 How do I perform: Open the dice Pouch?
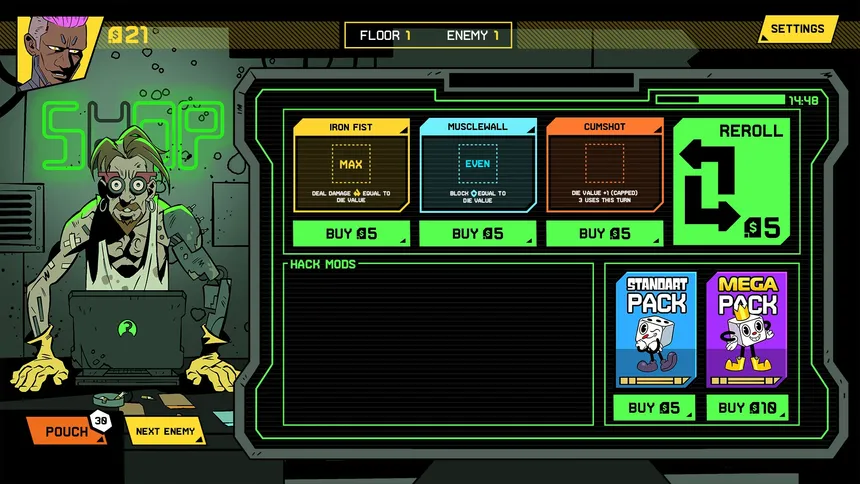(x=66, y=432)
